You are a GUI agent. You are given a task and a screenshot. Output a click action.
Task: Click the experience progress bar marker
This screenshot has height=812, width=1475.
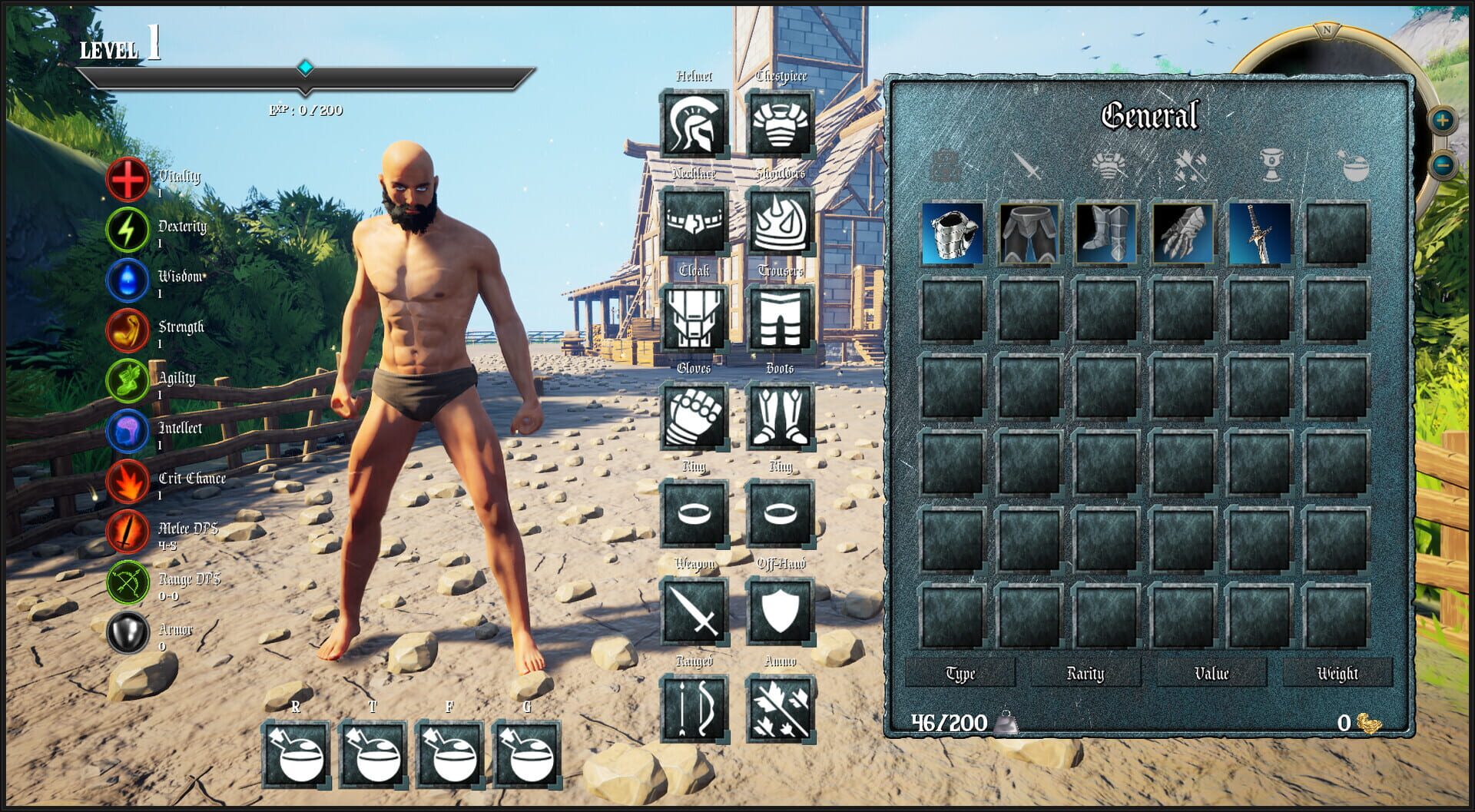305,68
